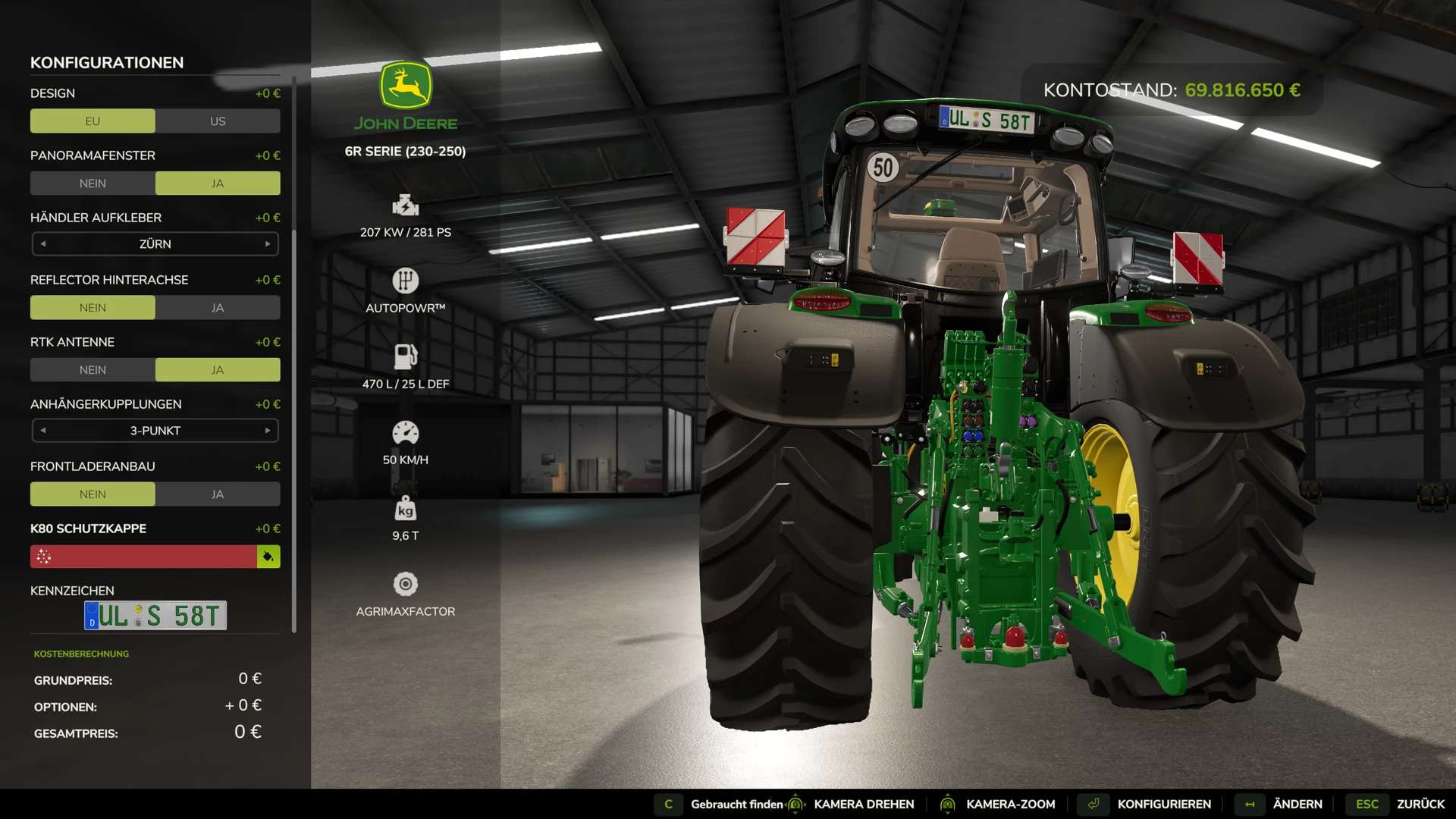Cycle Anhängerkupplungen to the next option

(268, 431)
